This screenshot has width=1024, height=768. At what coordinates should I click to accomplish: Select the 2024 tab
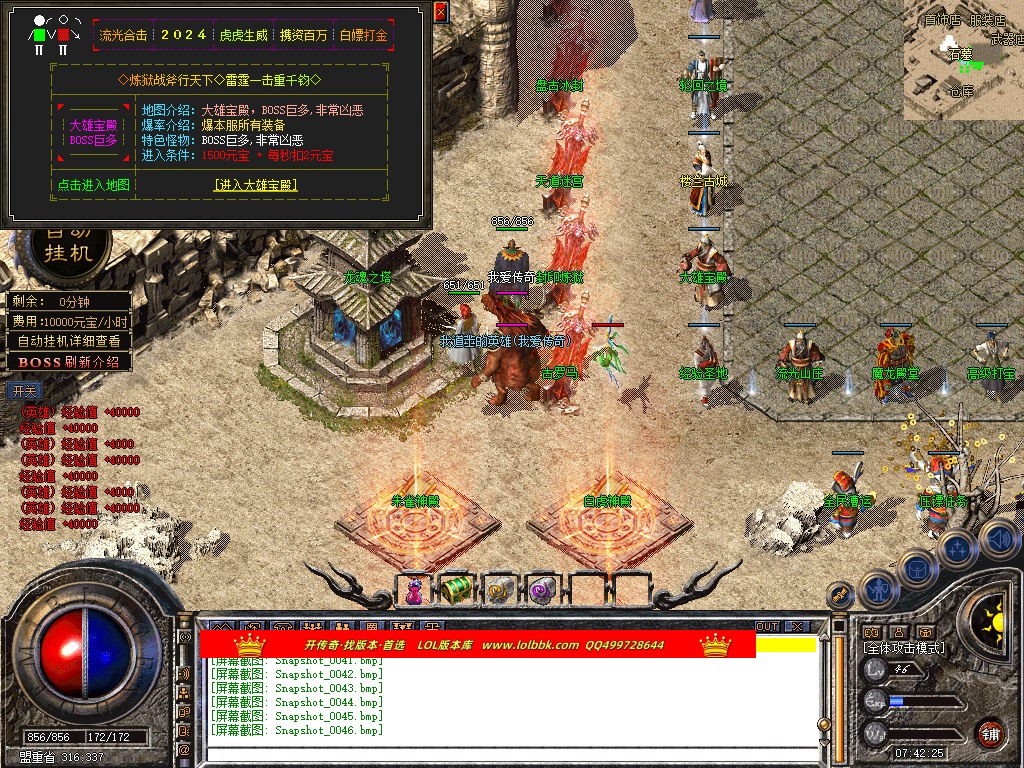tap(184, 35)
